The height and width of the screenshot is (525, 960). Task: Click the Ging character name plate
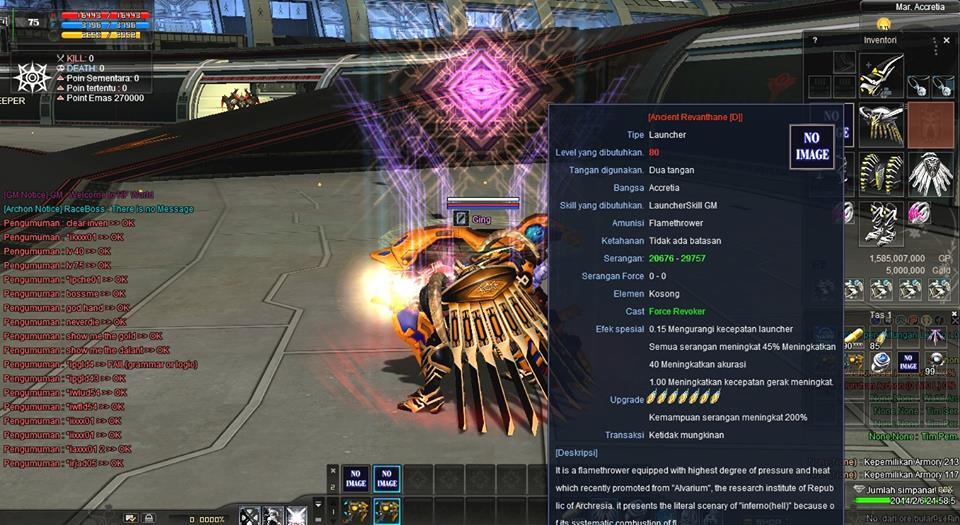482,217
